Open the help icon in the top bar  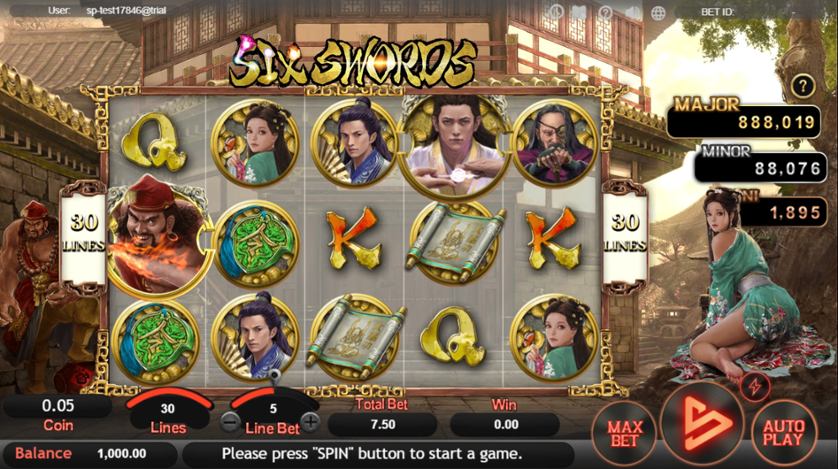point(607,14)
